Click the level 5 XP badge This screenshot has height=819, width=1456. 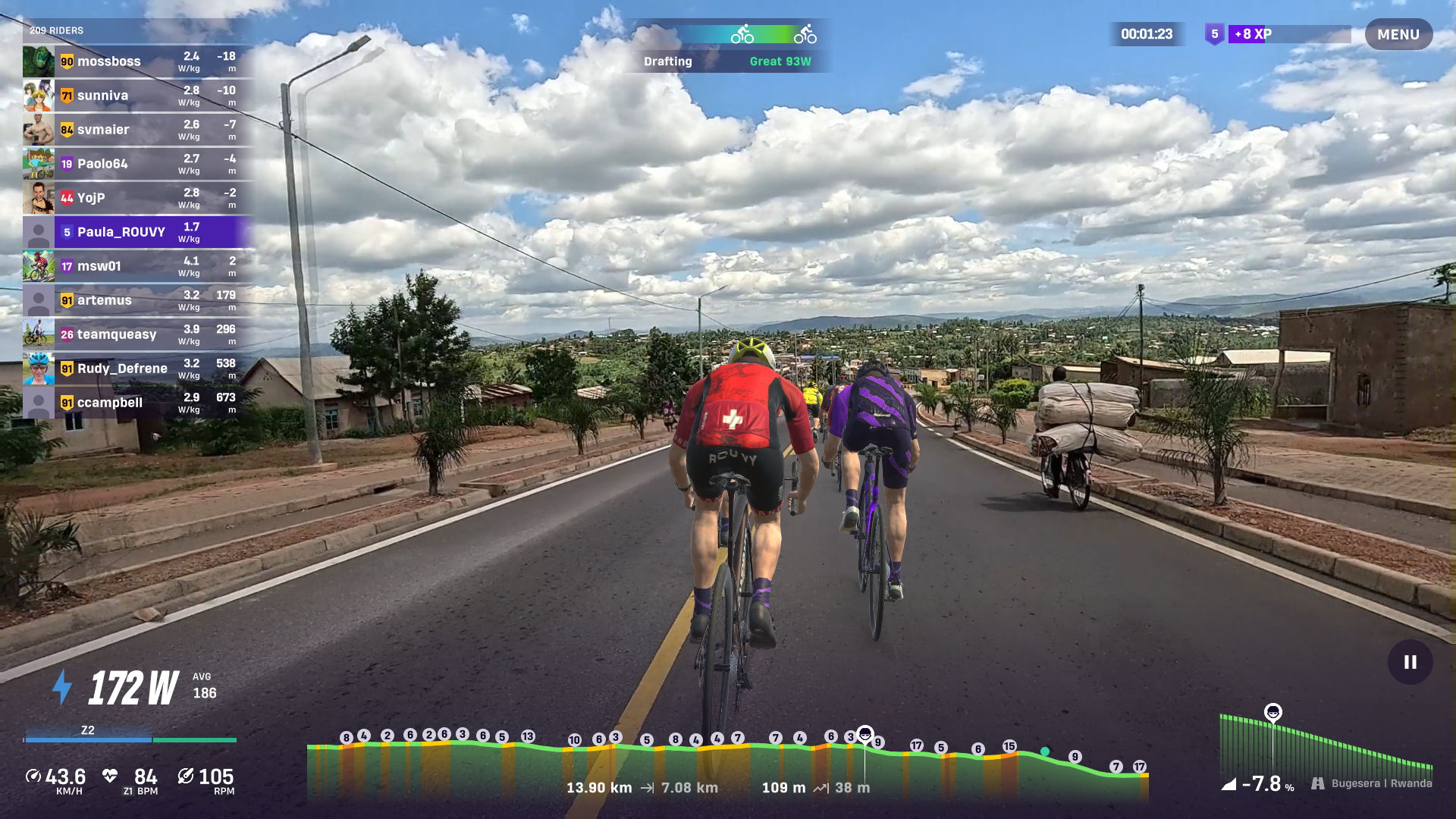click(x=1214, y=34)
